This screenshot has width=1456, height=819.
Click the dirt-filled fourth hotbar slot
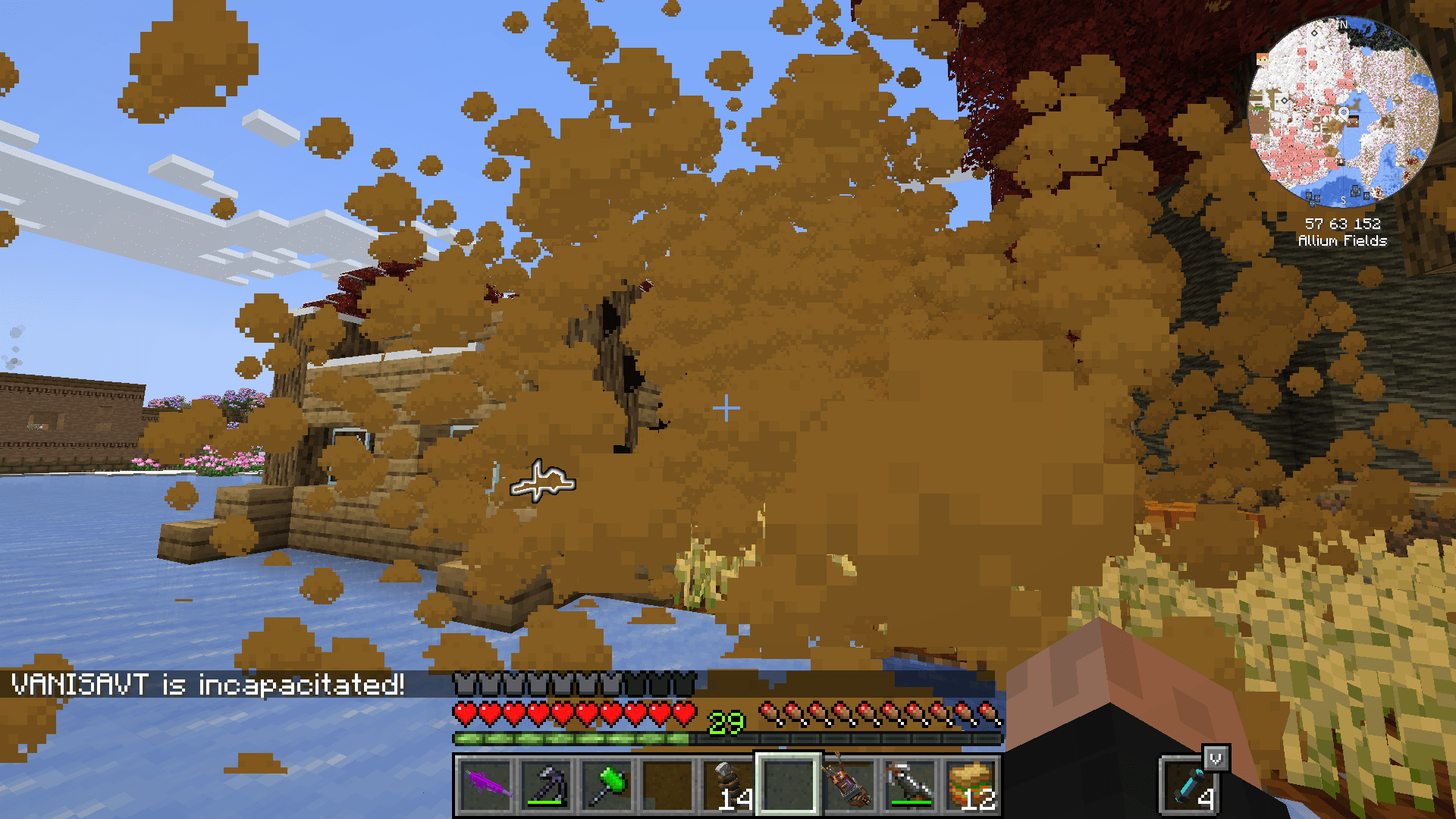pos(667,785)
